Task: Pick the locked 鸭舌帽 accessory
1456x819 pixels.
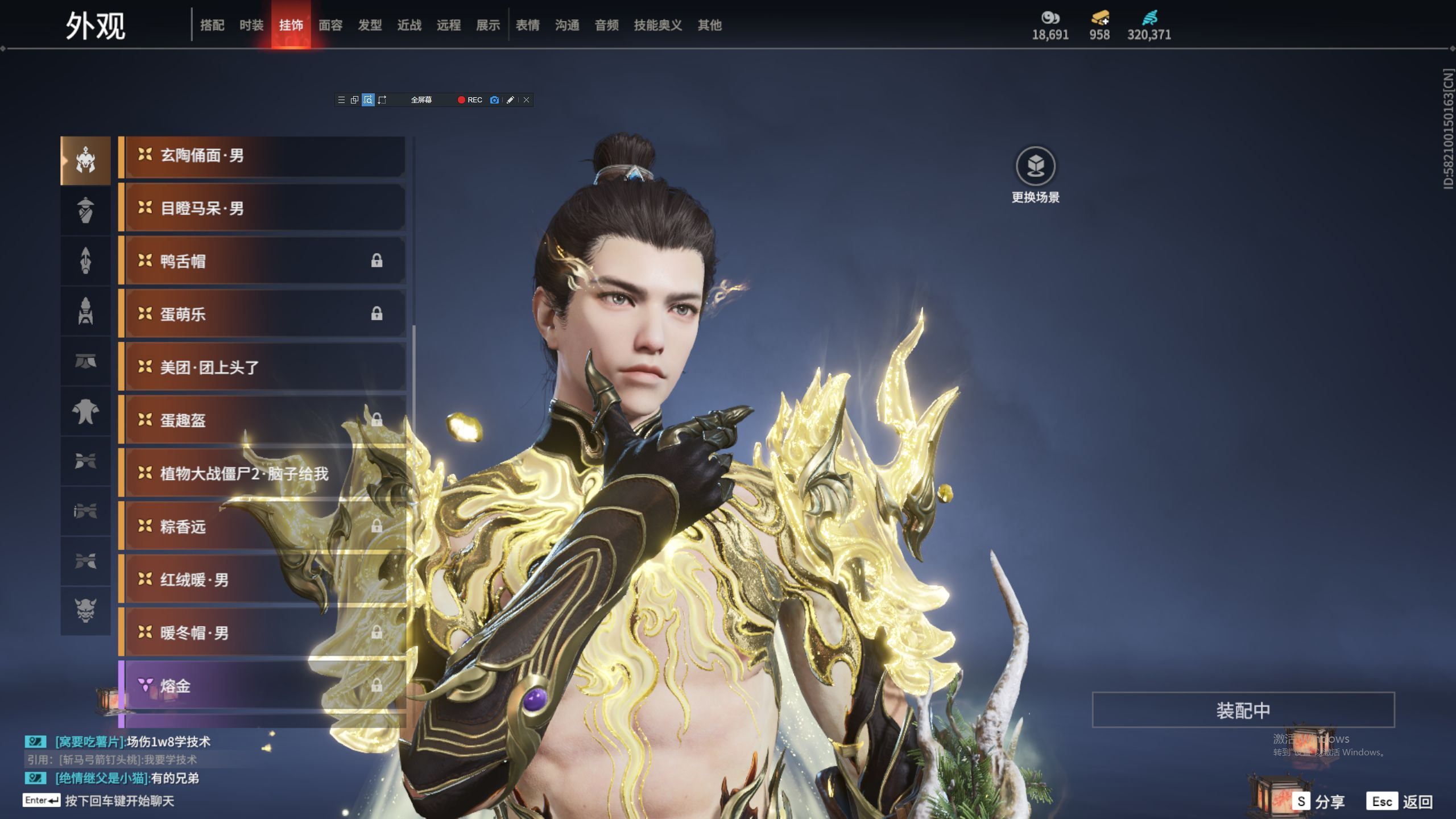Action: click(263, 262)
